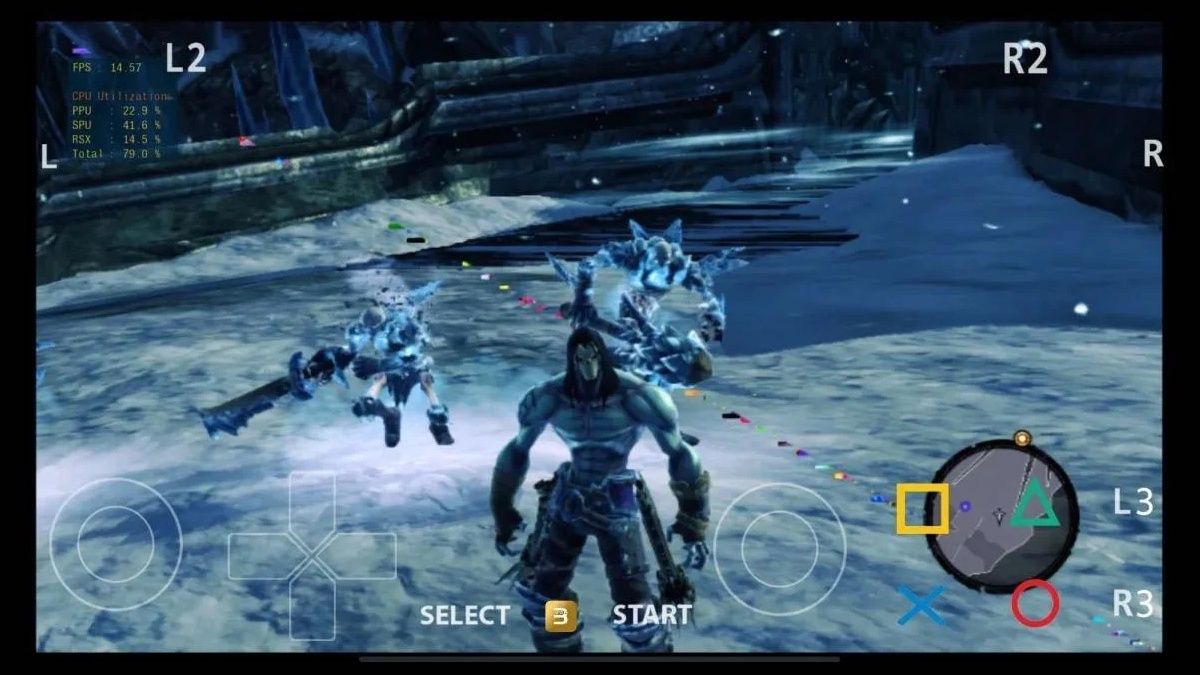Tap the L3 overlay button
The image size is (1200, 675).
pos(1133,503)
